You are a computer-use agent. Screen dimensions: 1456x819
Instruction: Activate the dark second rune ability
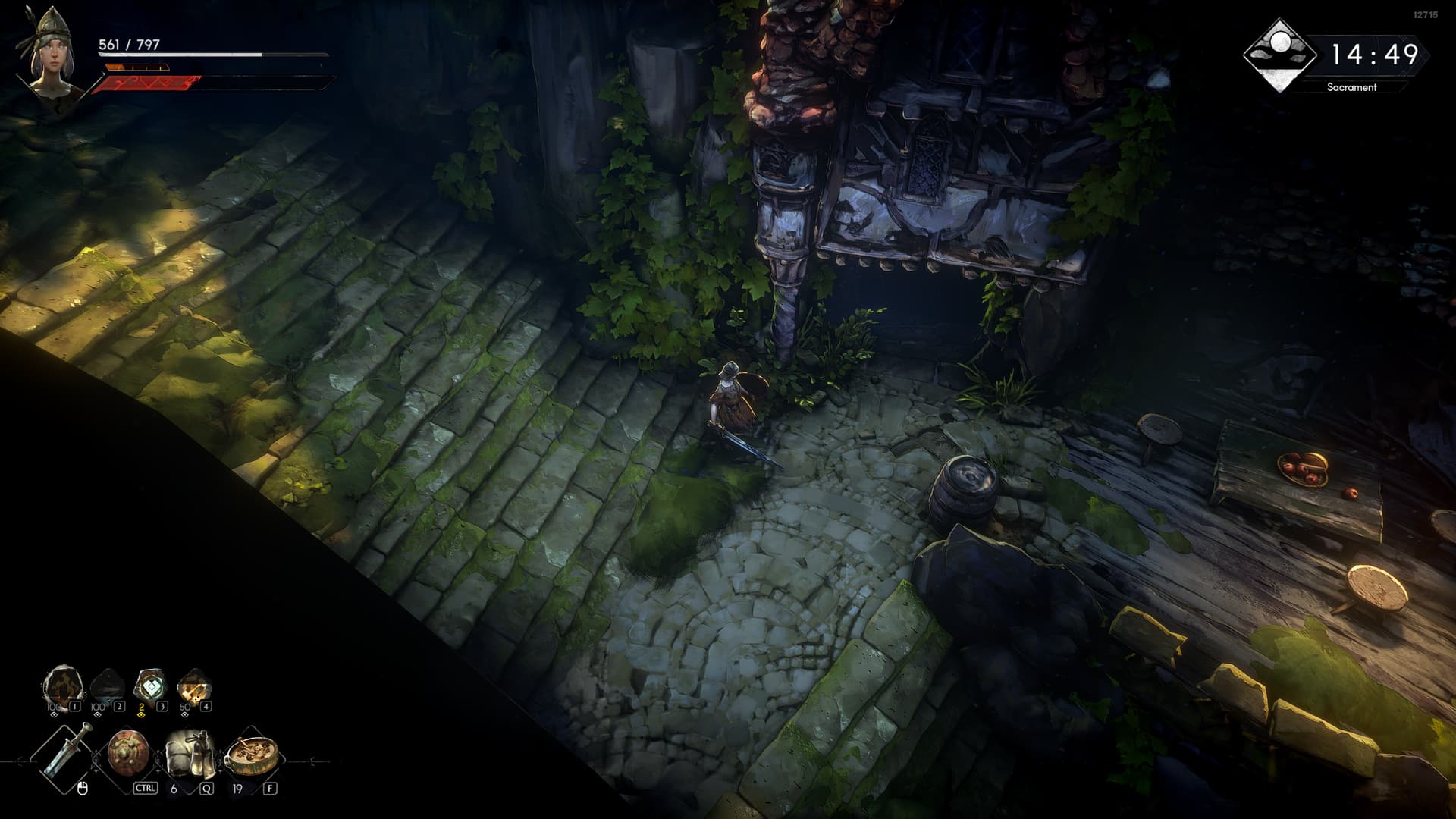[105, 686]
